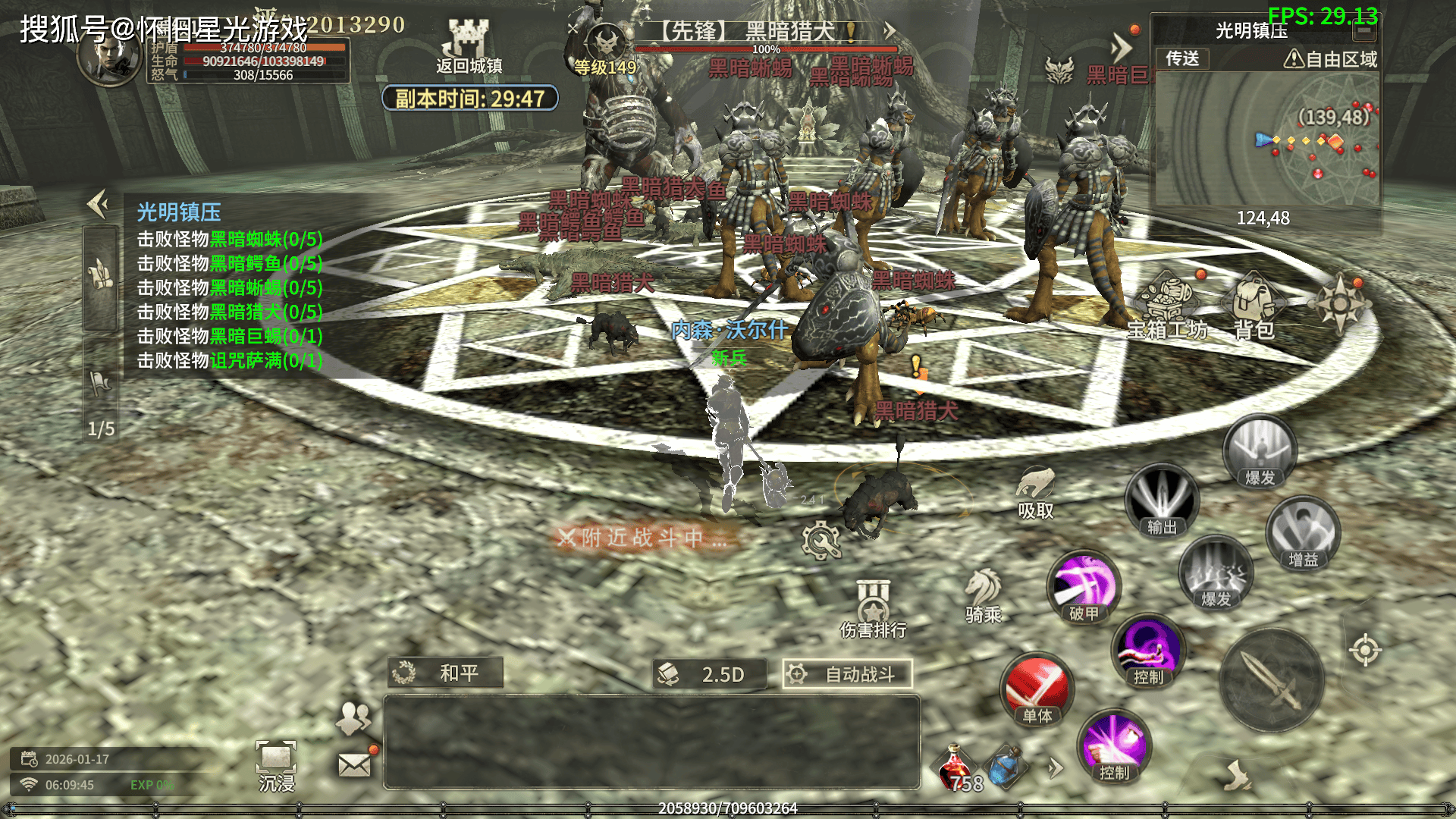This screenshot has height=819, width=1456.
Task: Use the 输出 damage skill
Action: point(1161,500)
